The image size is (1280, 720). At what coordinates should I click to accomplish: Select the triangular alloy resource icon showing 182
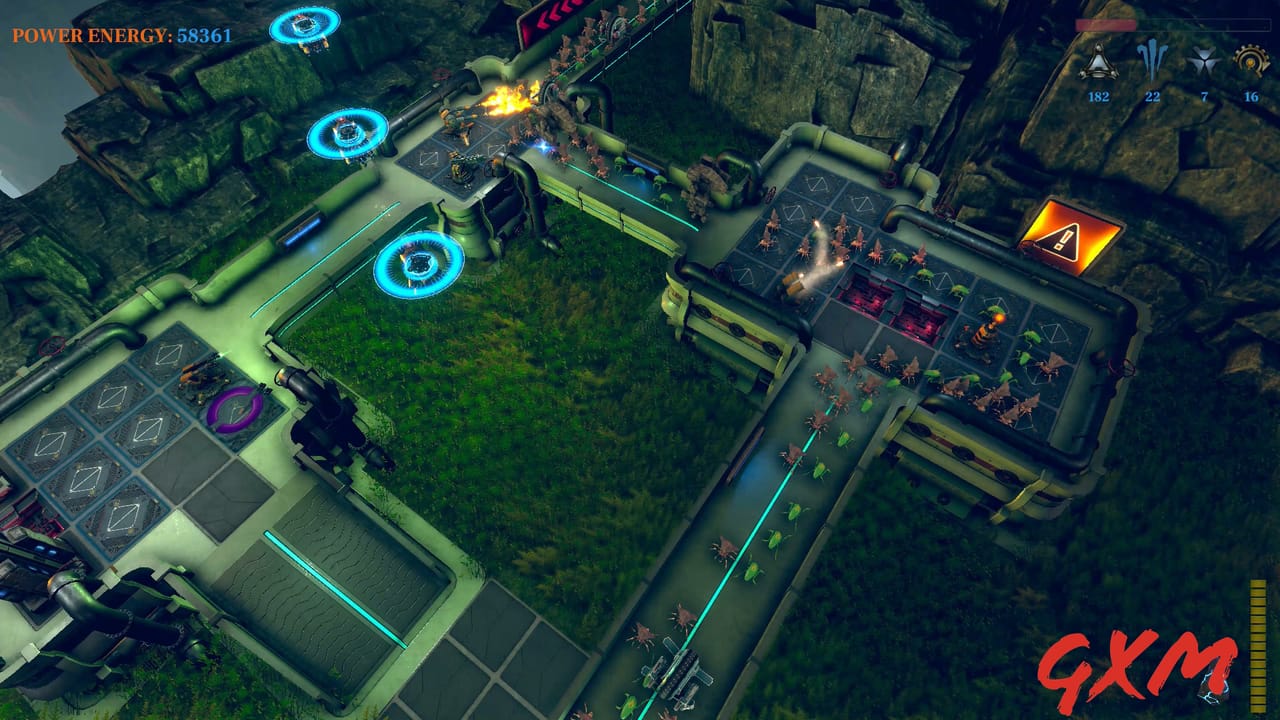click(1098, 62)
